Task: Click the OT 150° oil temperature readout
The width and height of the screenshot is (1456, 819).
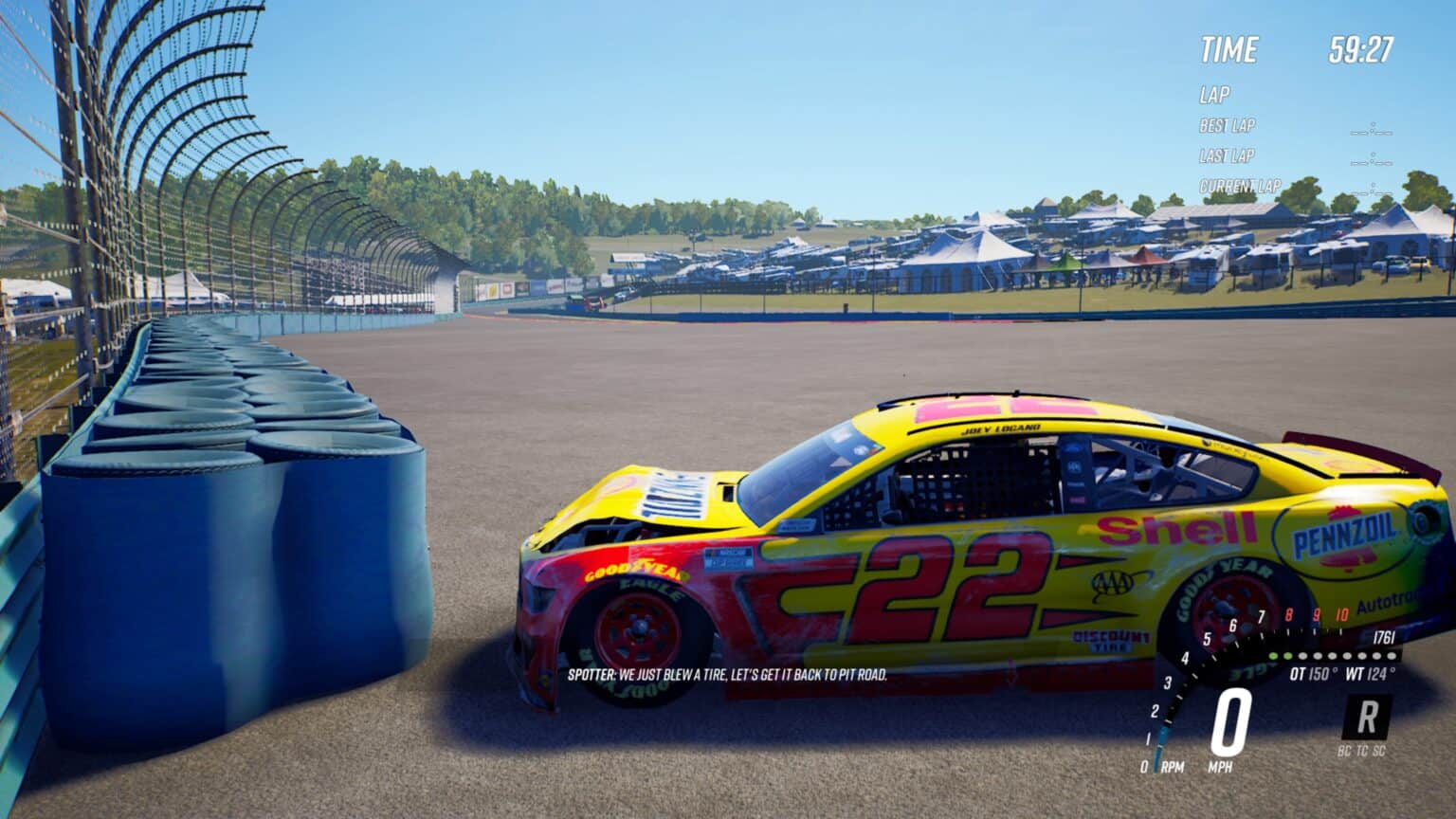Action: [1312, 673]
